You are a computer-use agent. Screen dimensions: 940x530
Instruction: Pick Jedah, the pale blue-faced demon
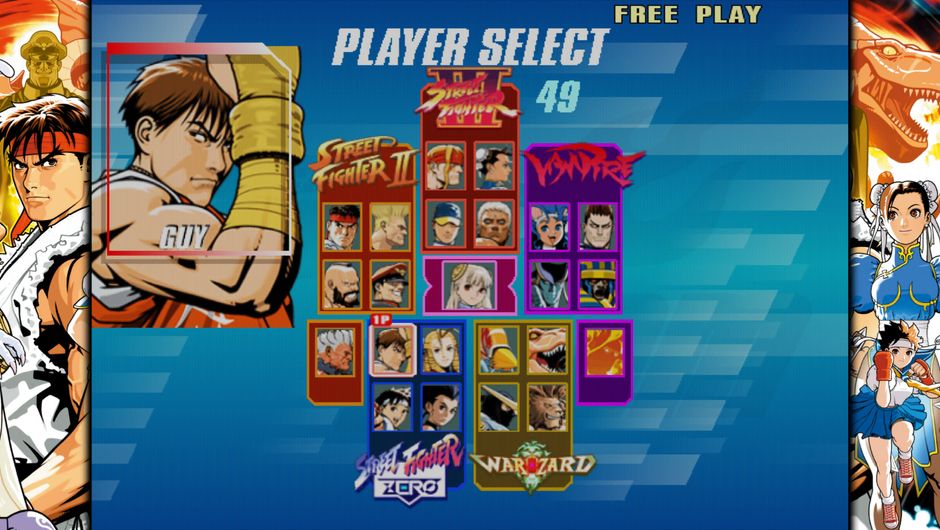click(x=550, y=283)
